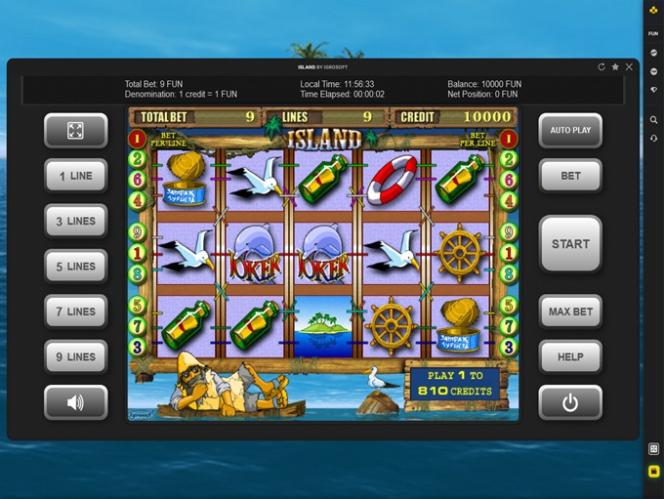Open the HELP paytable
The width and height of the screenshot is (664, 499).
pos(570,356)
